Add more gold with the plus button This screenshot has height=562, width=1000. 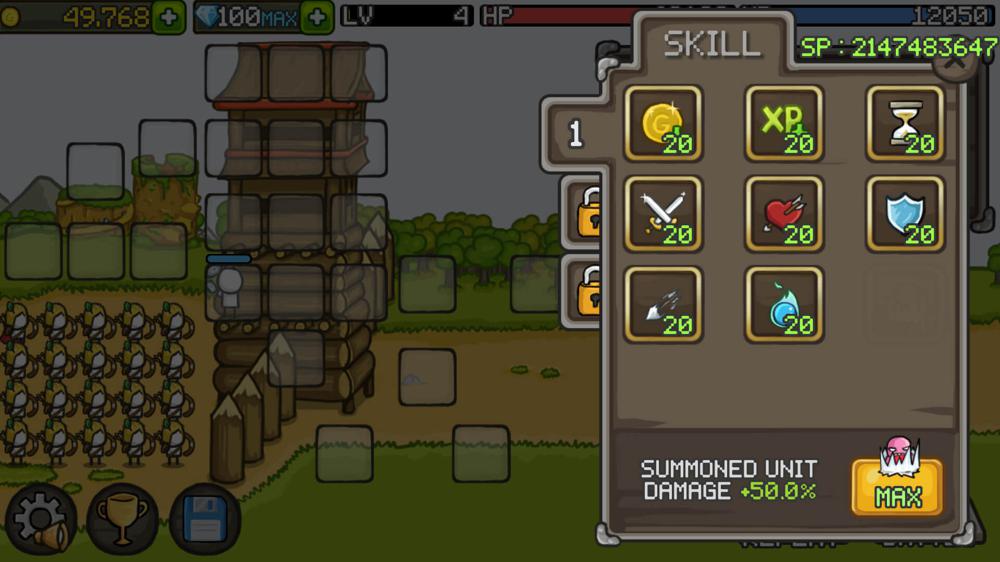tap(169, 17)
